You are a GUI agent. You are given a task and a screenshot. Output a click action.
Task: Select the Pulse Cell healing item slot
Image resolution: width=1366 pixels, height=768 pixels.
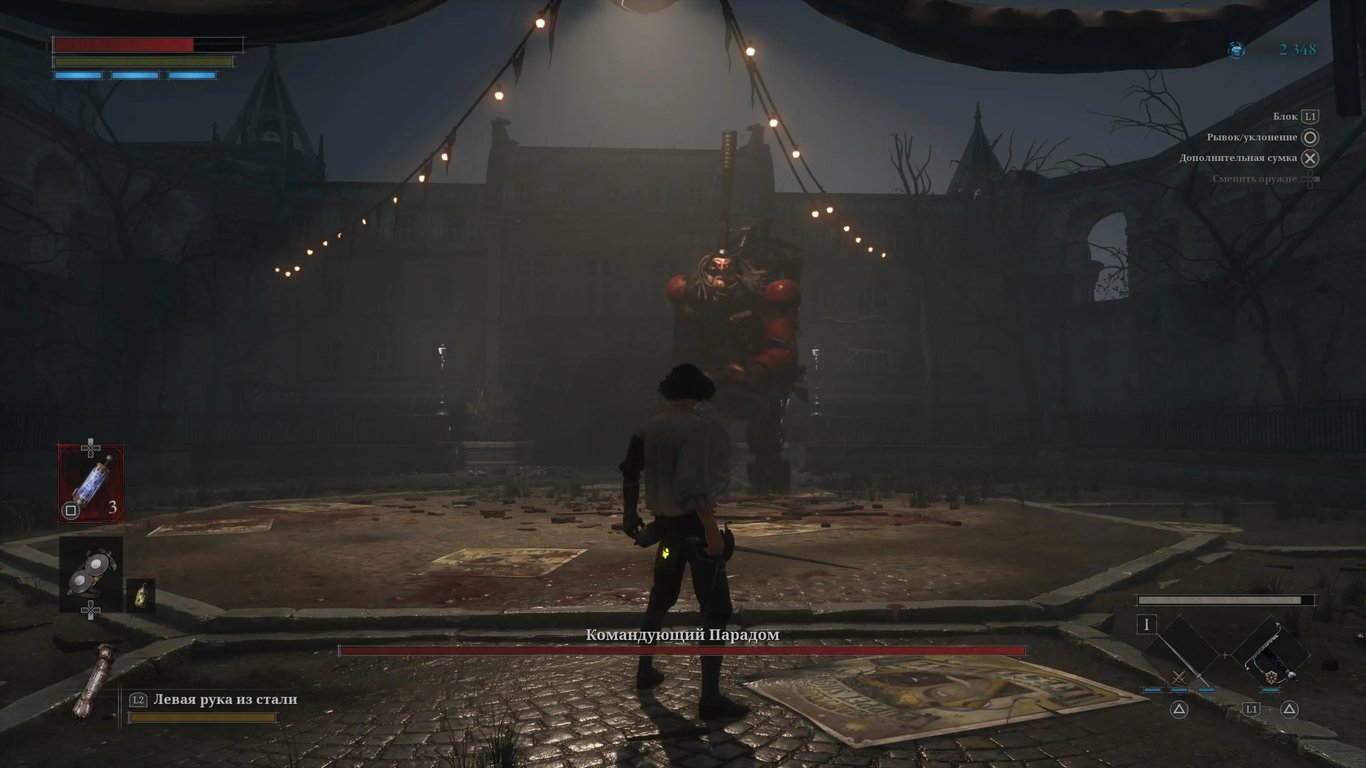[x=91, y=482]
